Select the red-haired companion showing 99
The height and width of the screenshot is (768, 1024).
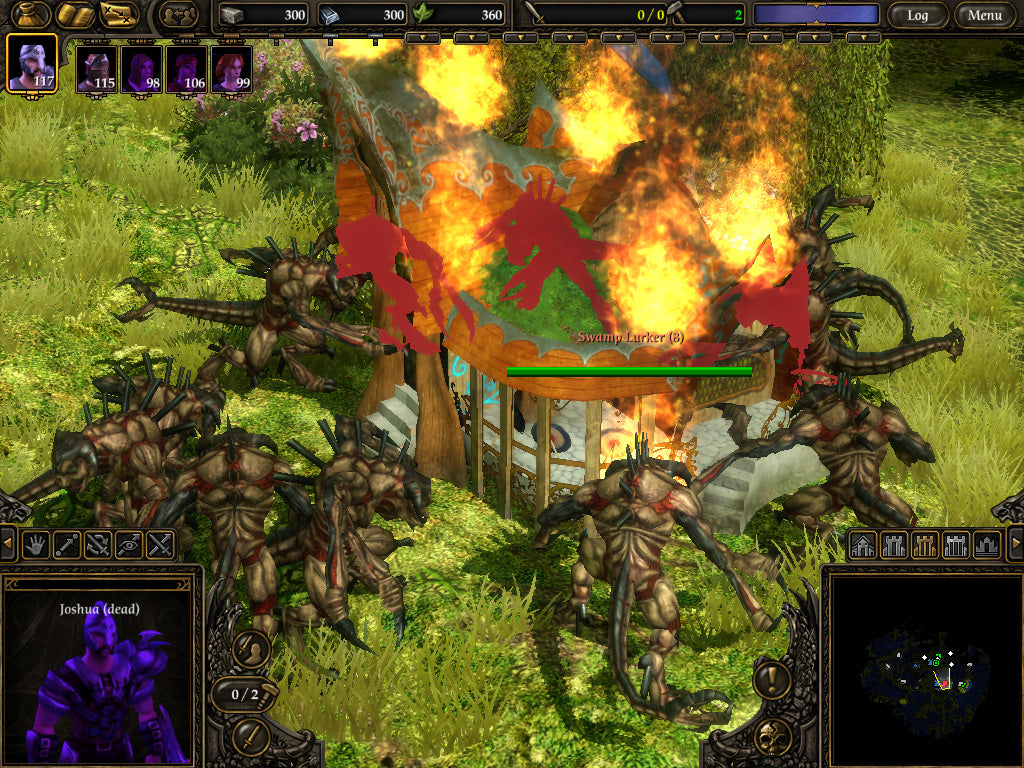[x=231, y=71]
